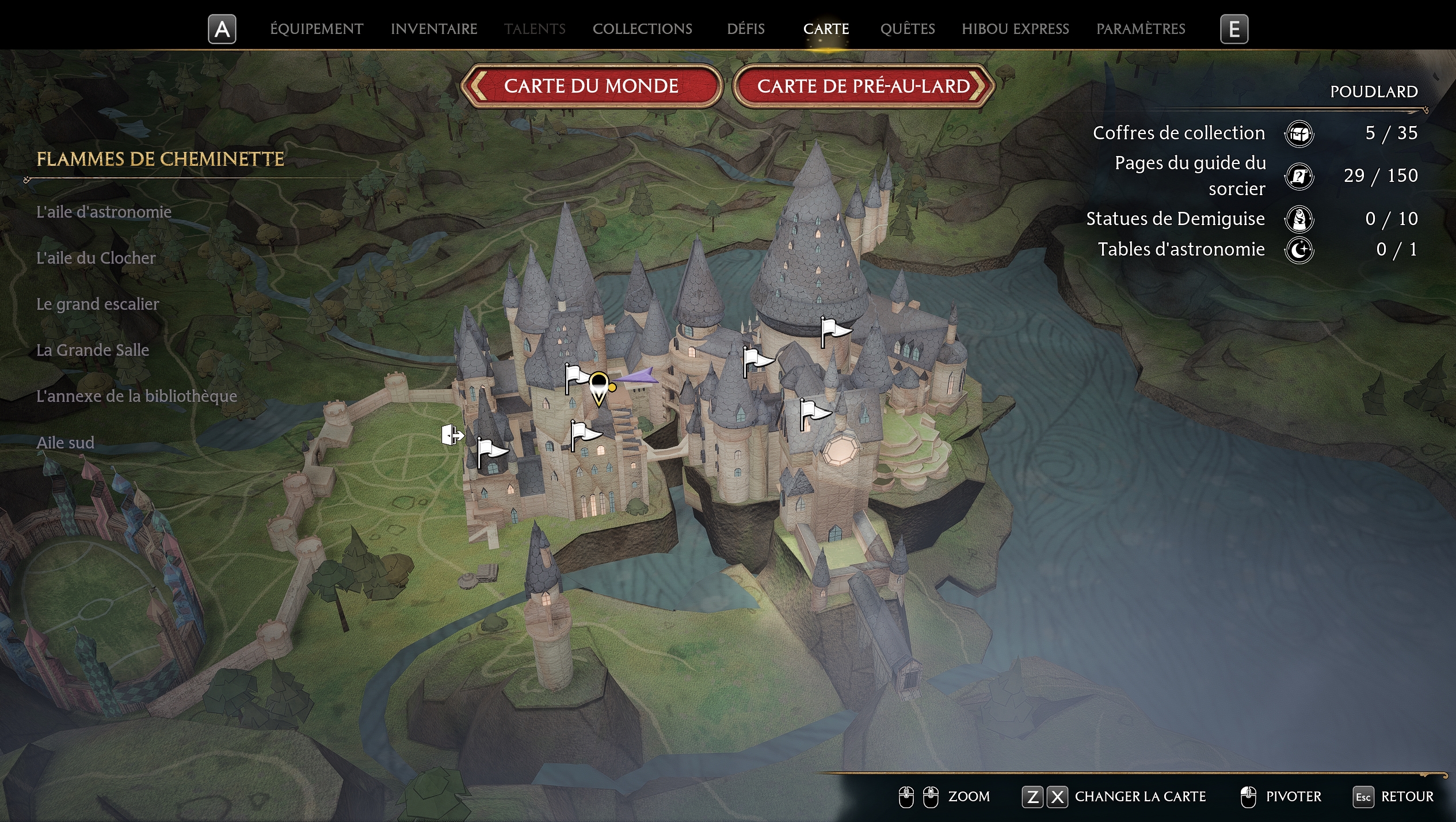The width and height of the screenshot is (1456, 822).
Task: Go to the Défis tab
Action: [x=745, y=29]
